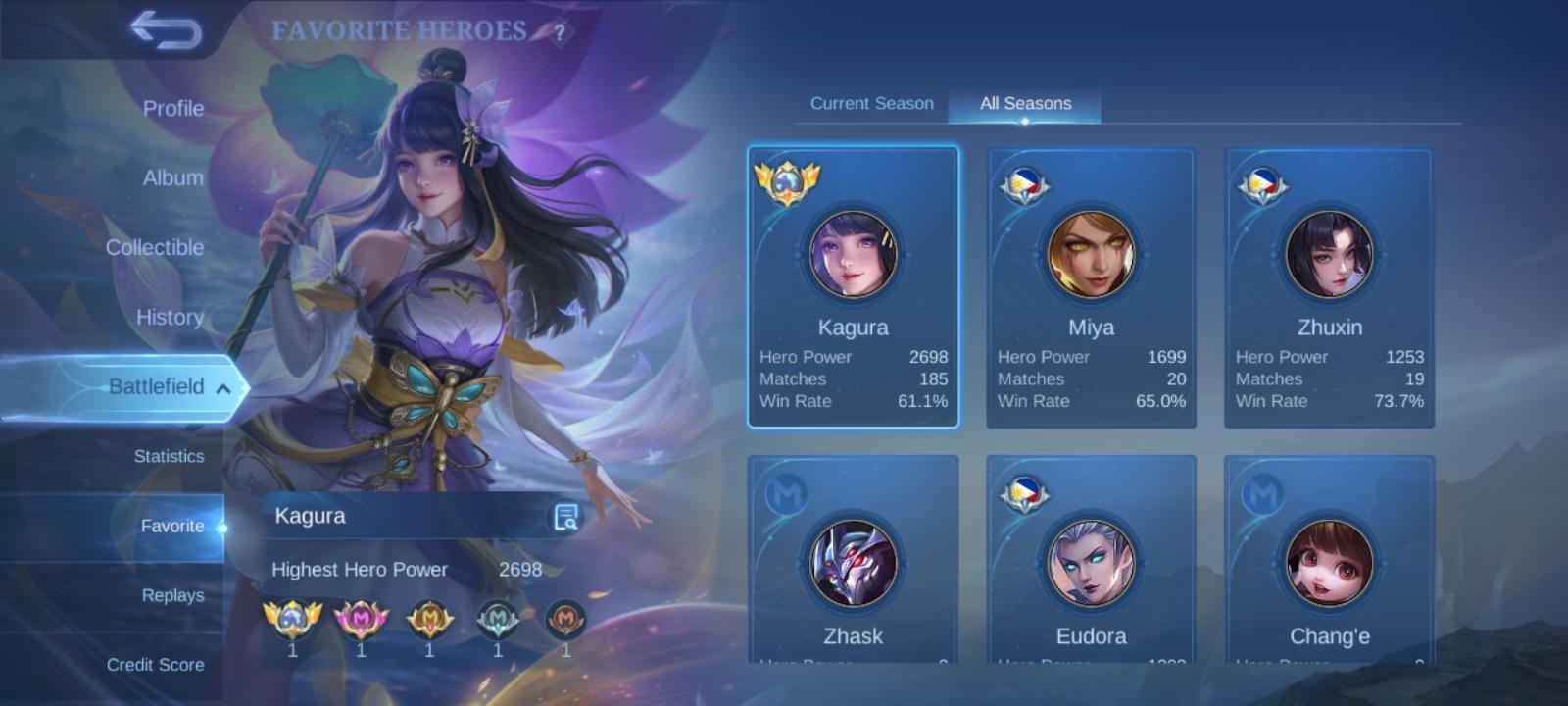Image resolution: width=1568 pixels, height=706 pixels.
Task: View the Replays submenu
Action: [172, 595]
